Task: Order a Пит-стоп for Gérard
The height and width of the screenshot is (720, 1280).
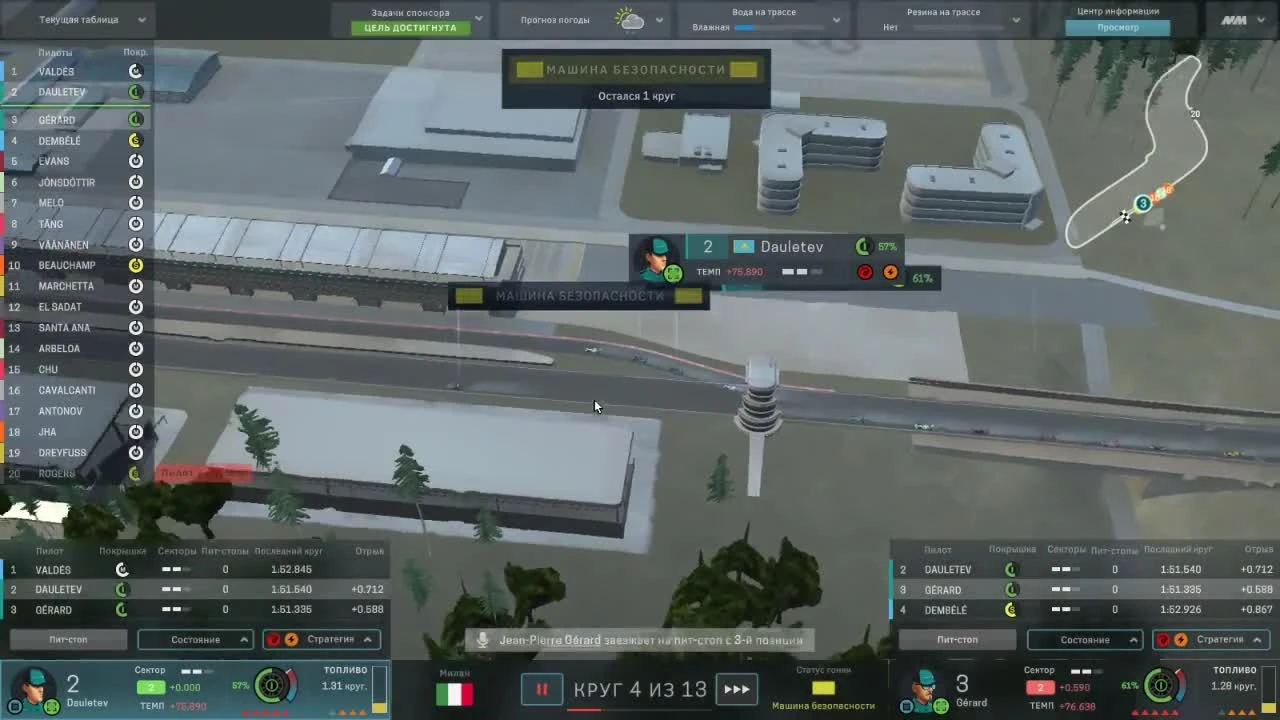Action: 957,639
